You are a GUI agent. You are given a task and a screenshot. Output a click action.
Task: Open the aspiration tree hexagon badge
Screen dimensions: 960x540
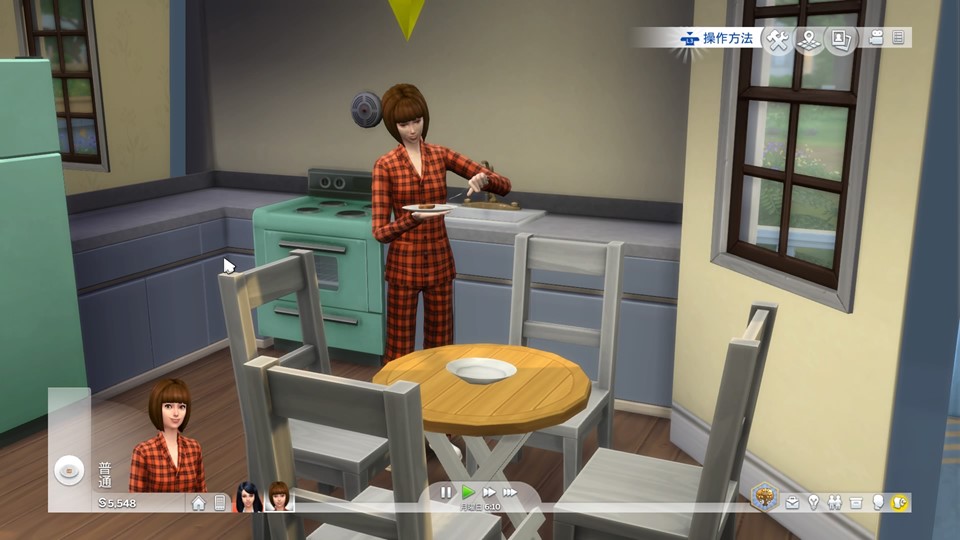pyautogui.click(x=765, y=497)
